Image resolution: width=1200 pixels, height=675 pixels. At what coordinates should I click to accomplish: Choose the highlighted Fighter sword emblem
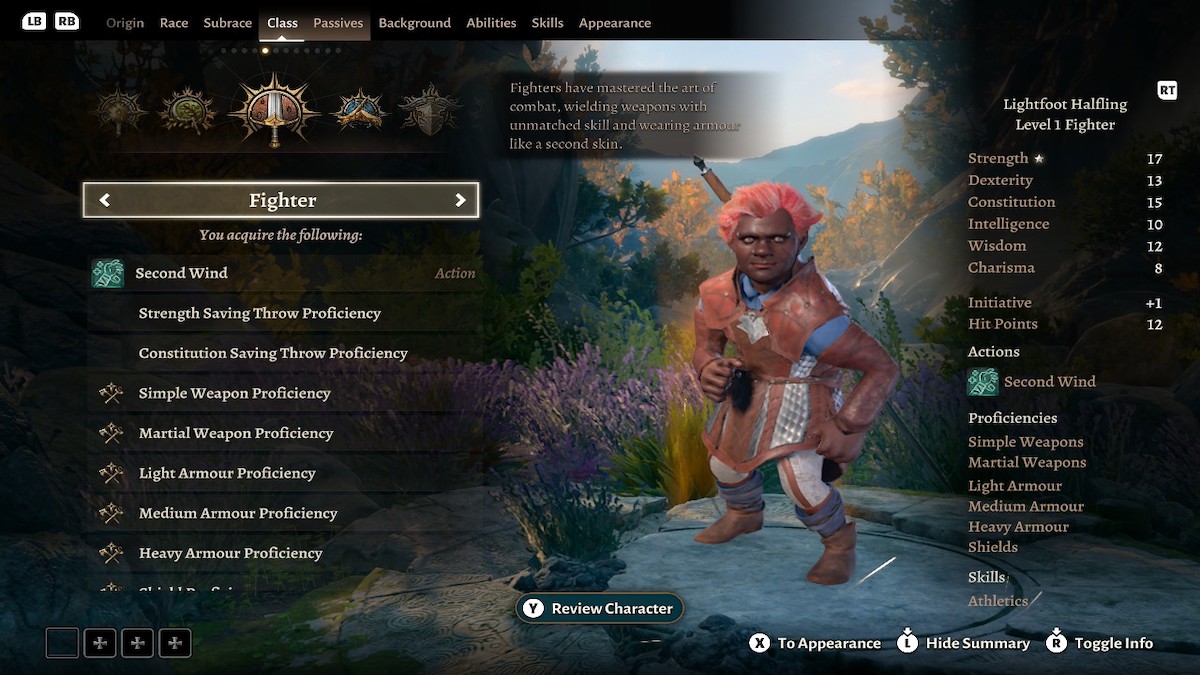coord(274,110)
